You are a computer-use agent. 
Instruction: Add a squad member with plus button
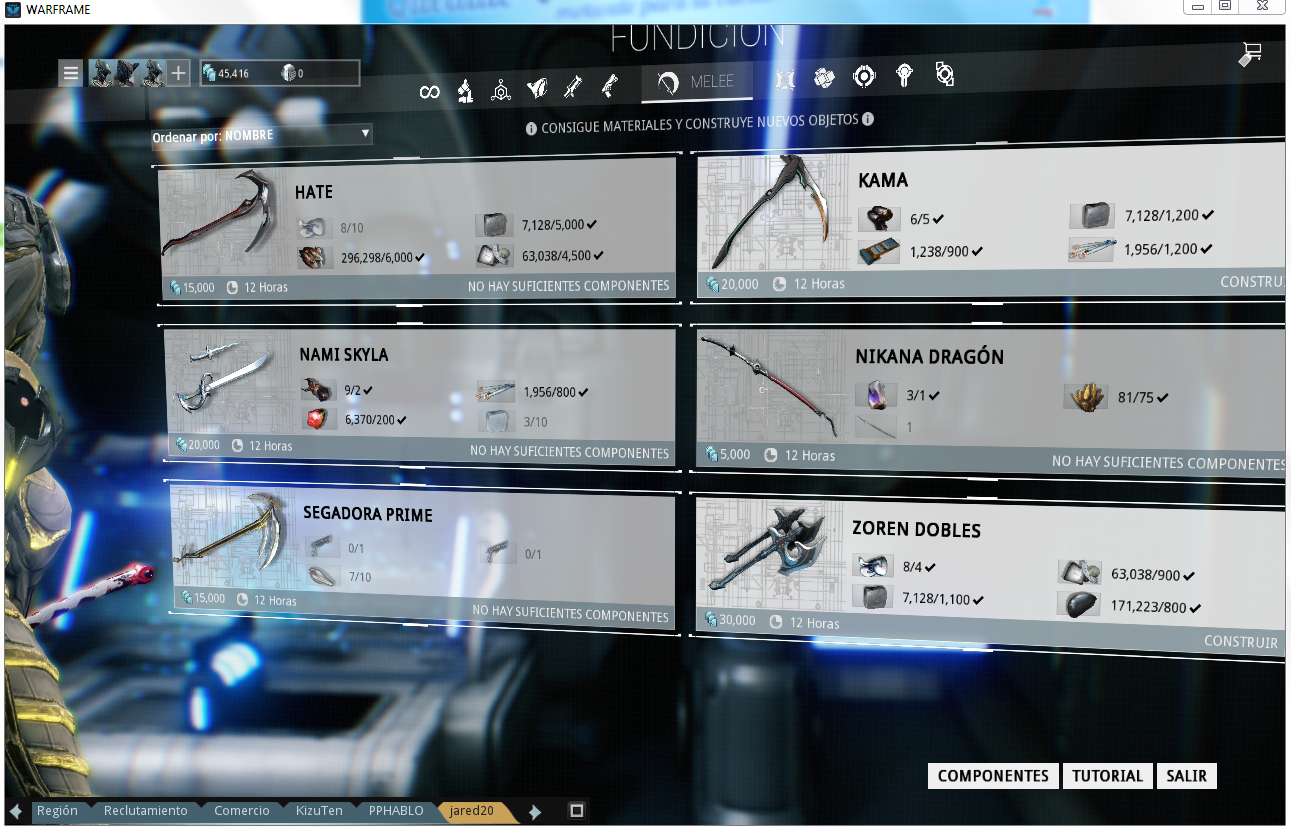point(178,73)
